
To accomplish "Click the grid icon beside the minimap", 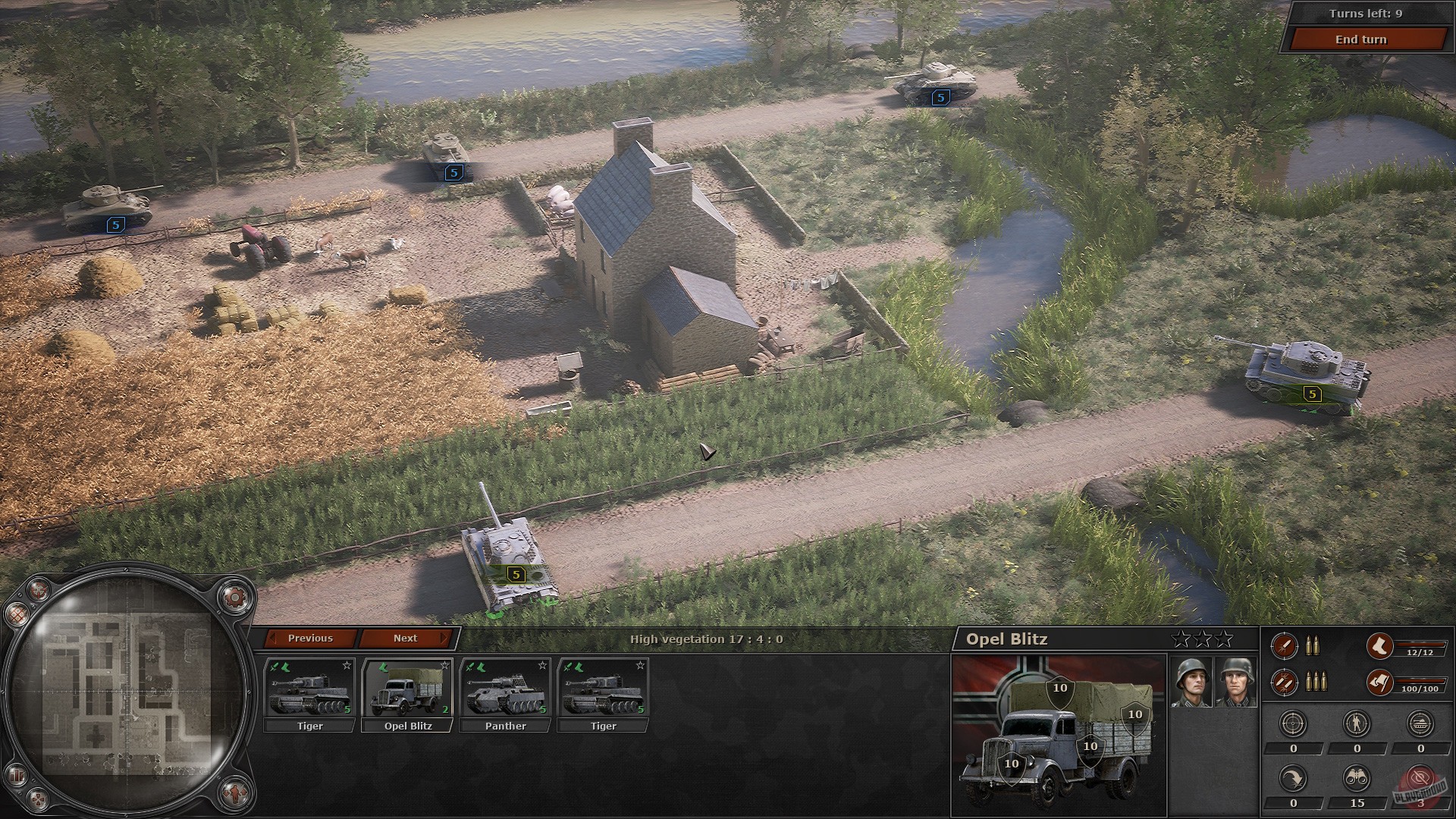I will pos(17,615).
